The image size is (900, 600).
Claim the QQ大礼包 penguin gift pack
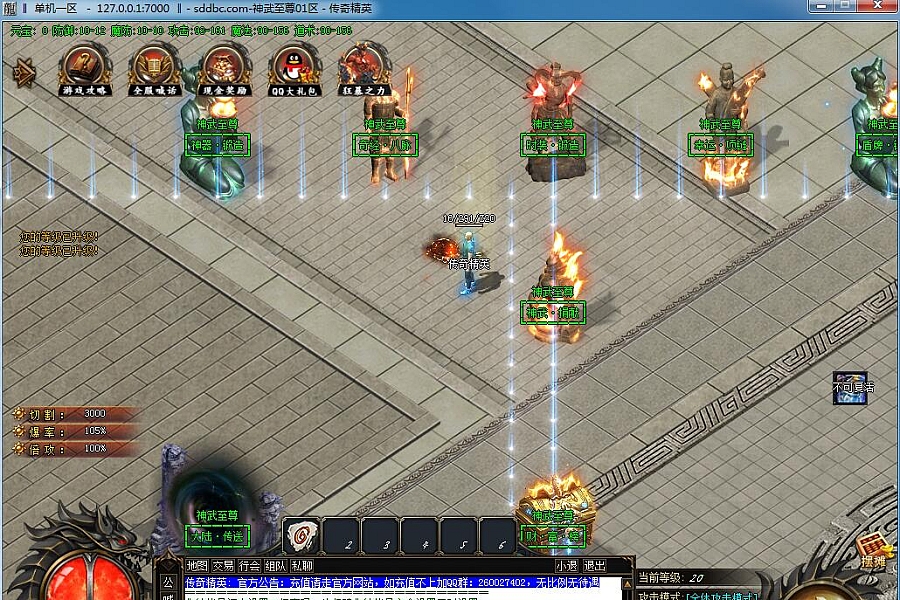pos(295,66)
